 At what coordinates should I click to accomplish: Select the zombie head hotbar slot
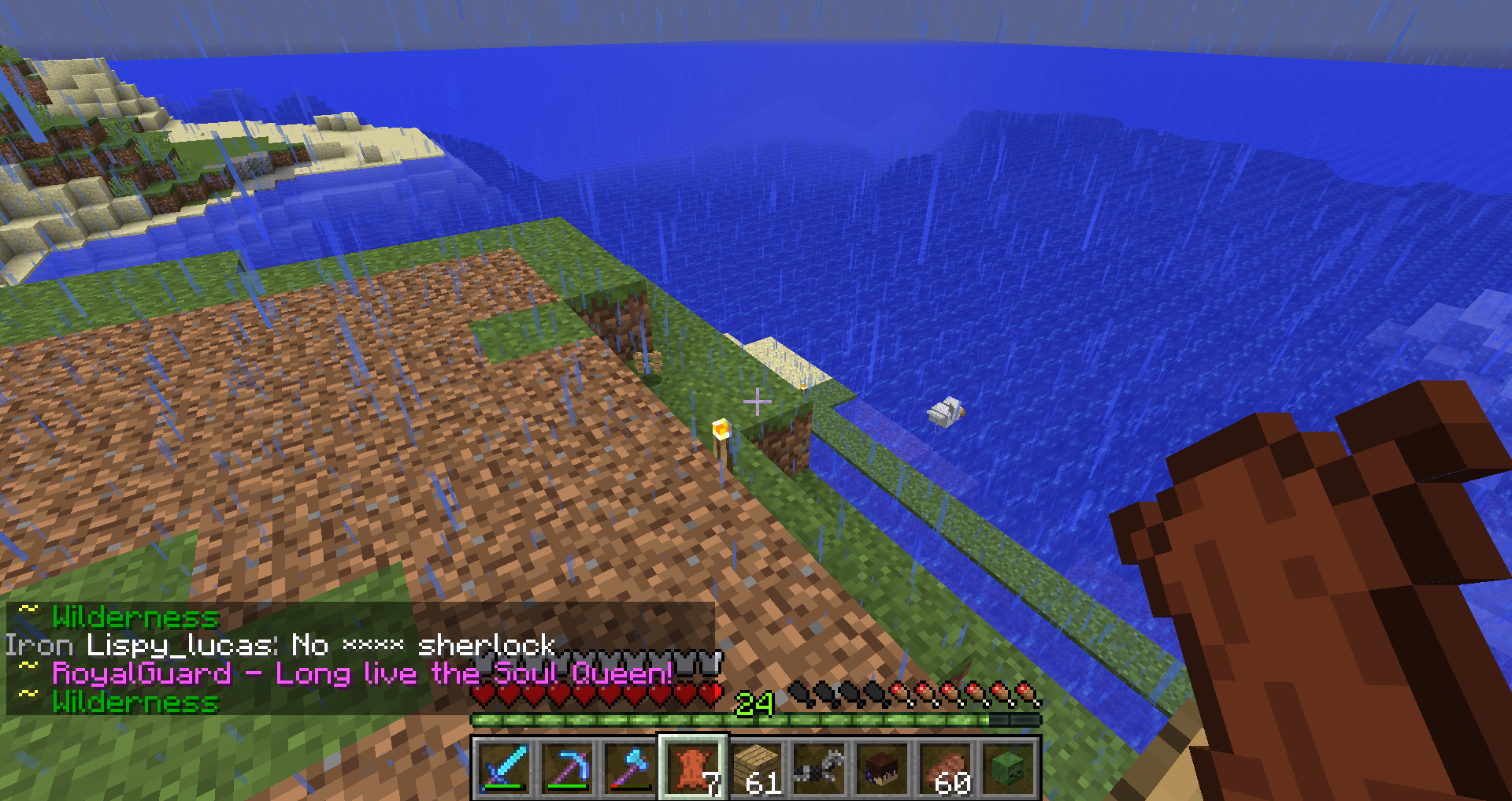1008,768
